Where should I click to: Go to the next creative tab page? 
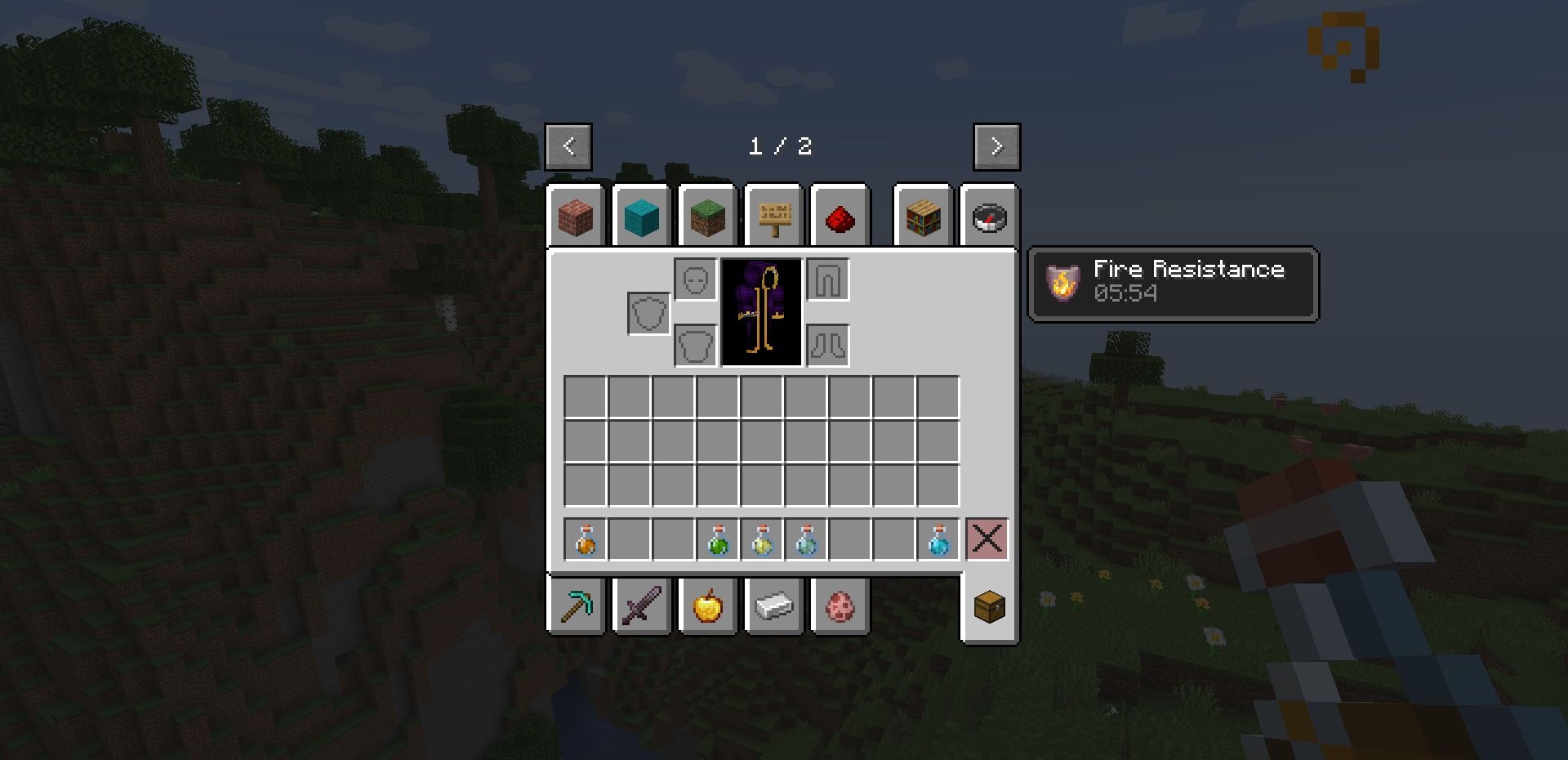coord(996,147)
